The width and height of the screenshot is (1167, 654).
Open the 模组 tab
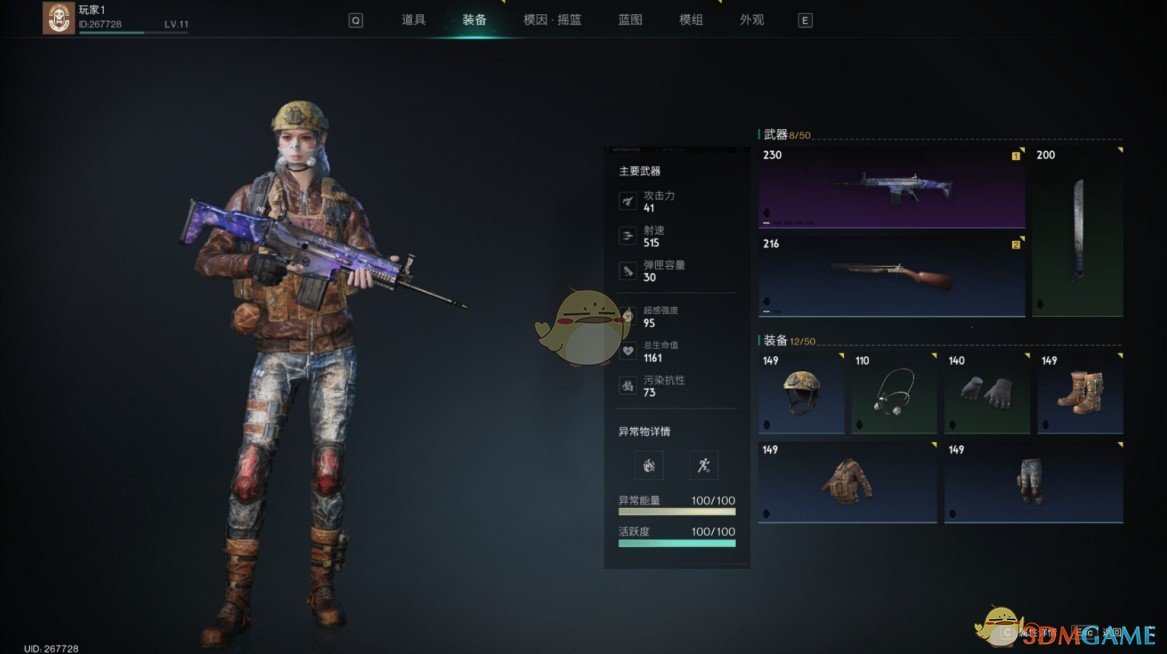[x=691, y=20]
